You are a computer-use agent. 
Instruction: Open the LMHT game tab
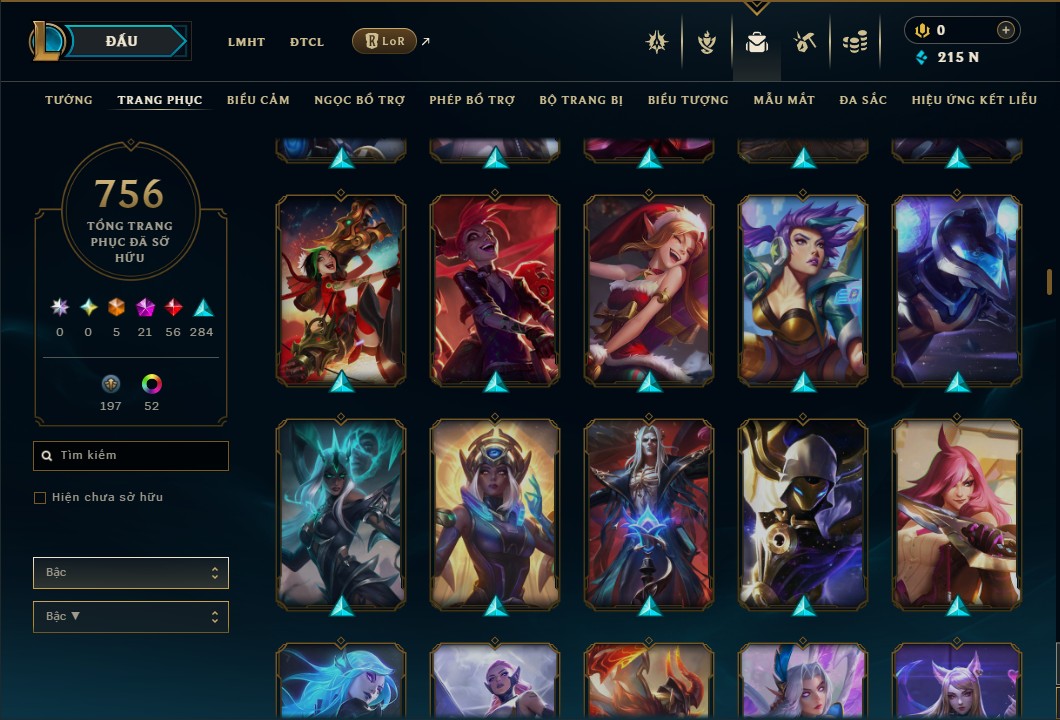coord(246,42)
